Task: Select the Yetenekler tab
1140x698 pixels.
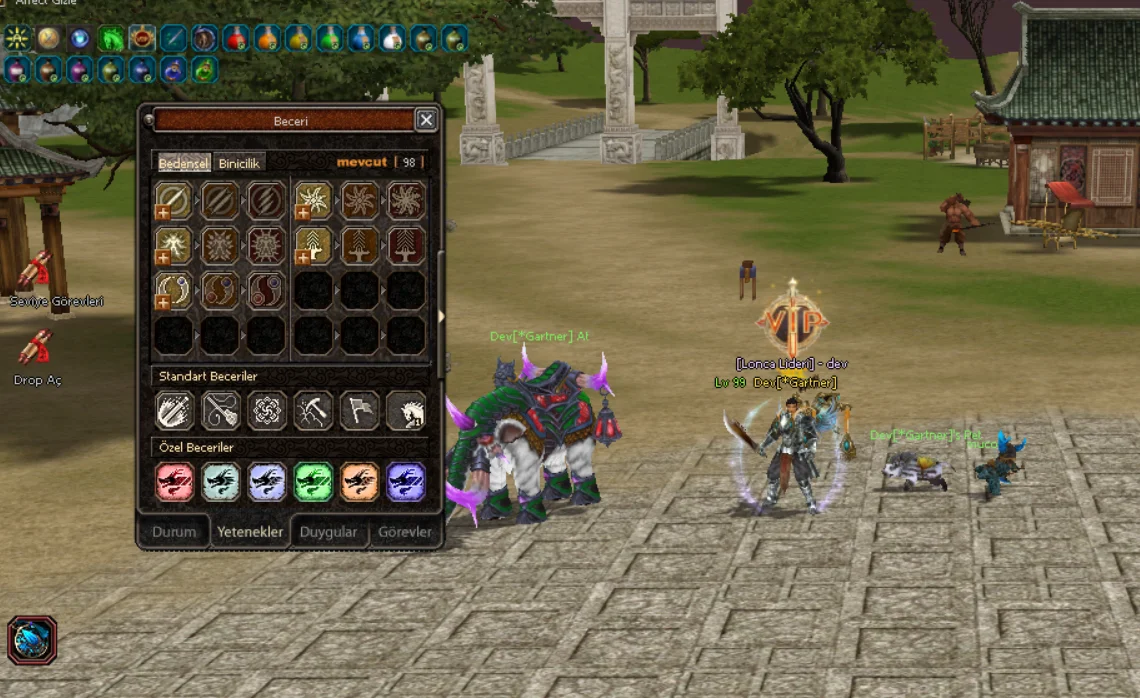Action: click(x=250, y=532)
